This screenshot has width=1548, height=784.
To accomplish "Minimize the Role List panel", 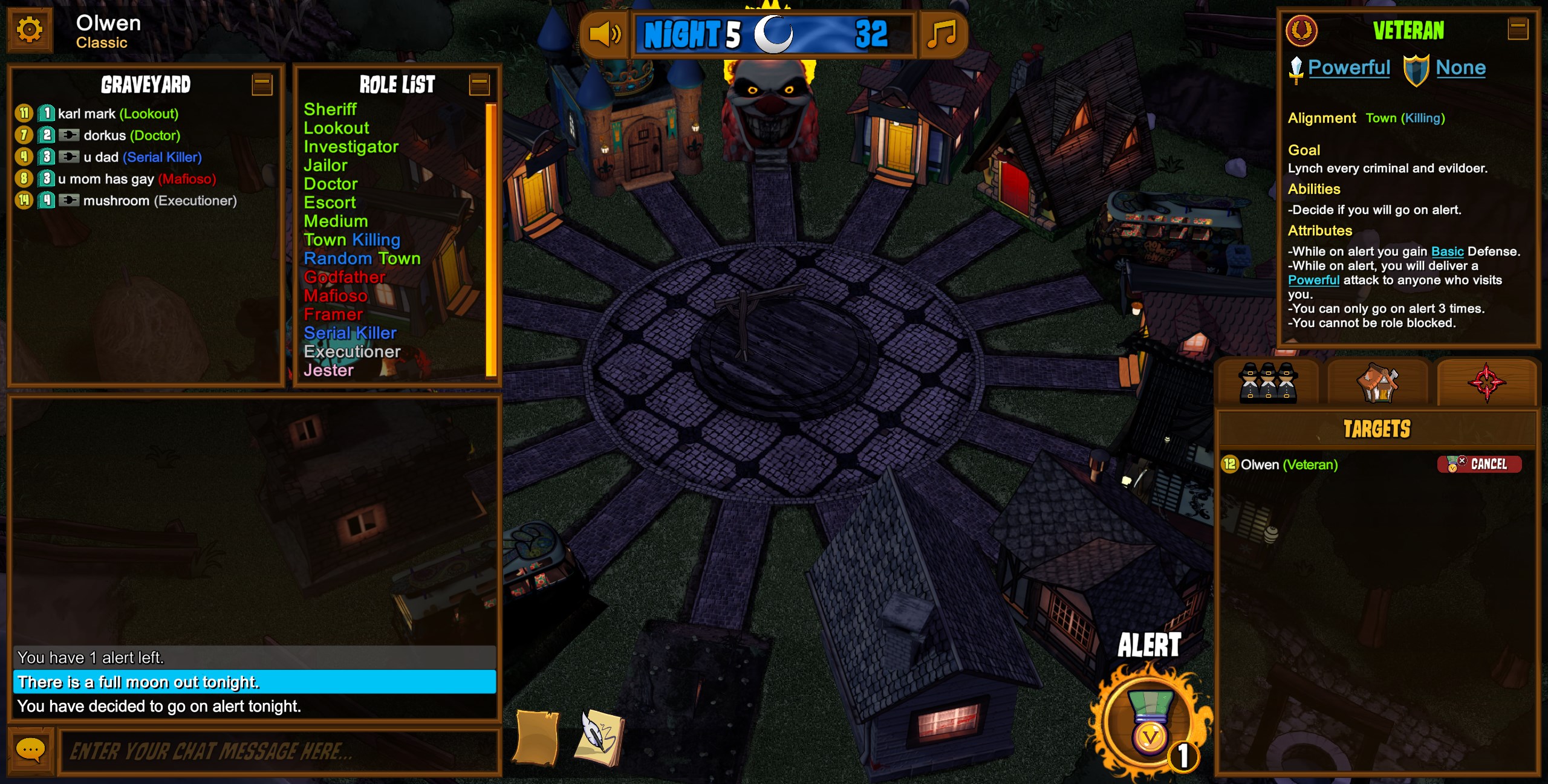I will (x=479, y=85).
